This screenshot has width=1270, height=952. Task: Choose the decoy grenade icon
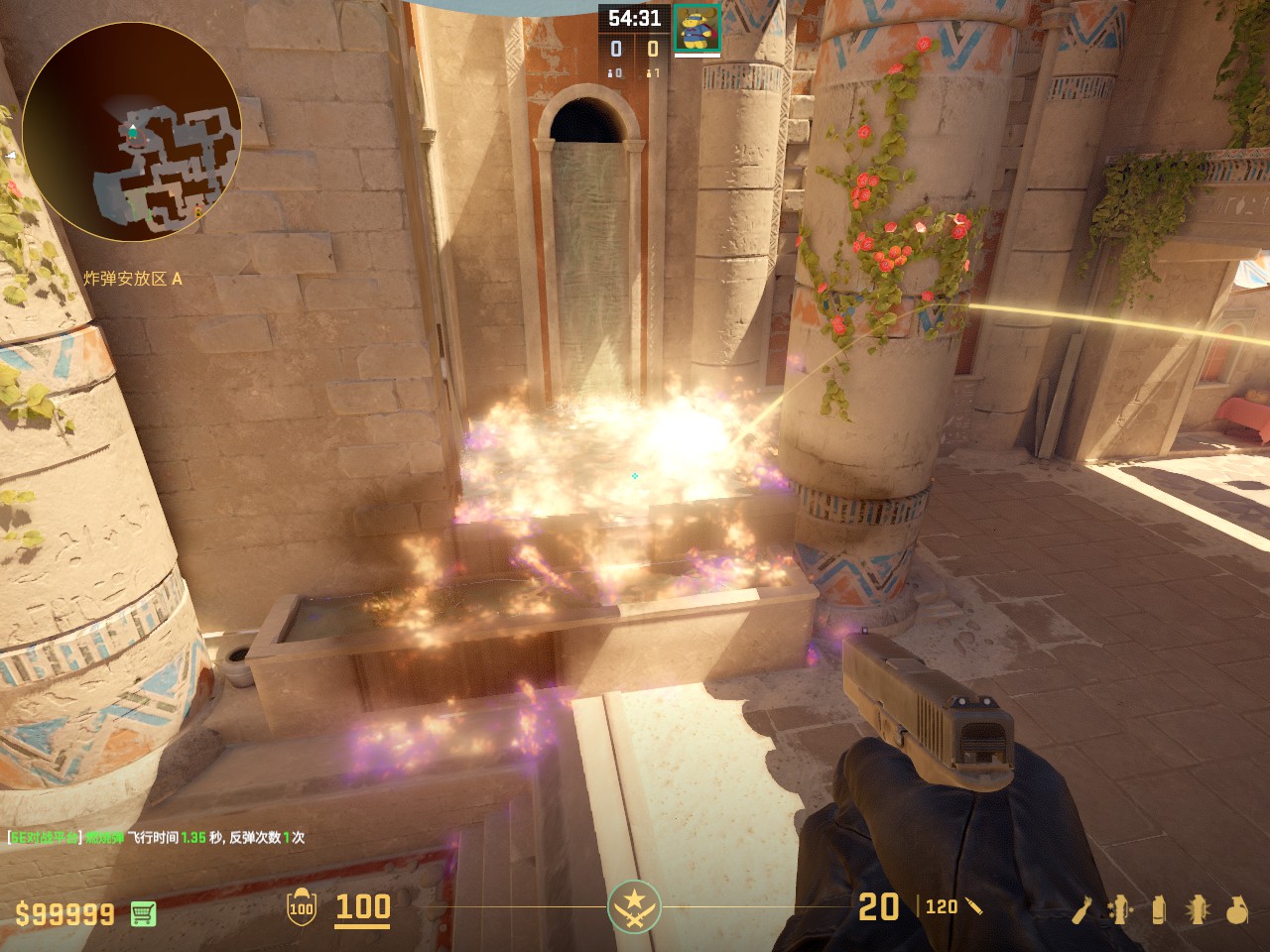(1120, 909)
